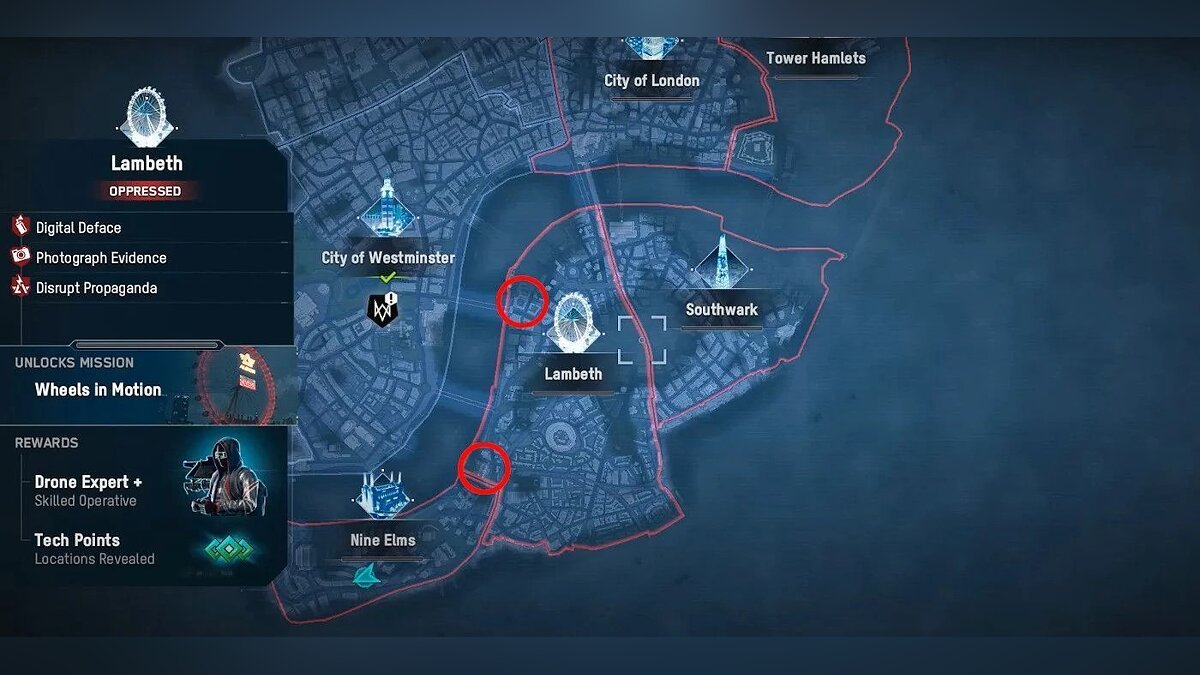This screenshot has width=1200, height=675.
Task: Select the City of London borough marker
Action: pos(651,46)
